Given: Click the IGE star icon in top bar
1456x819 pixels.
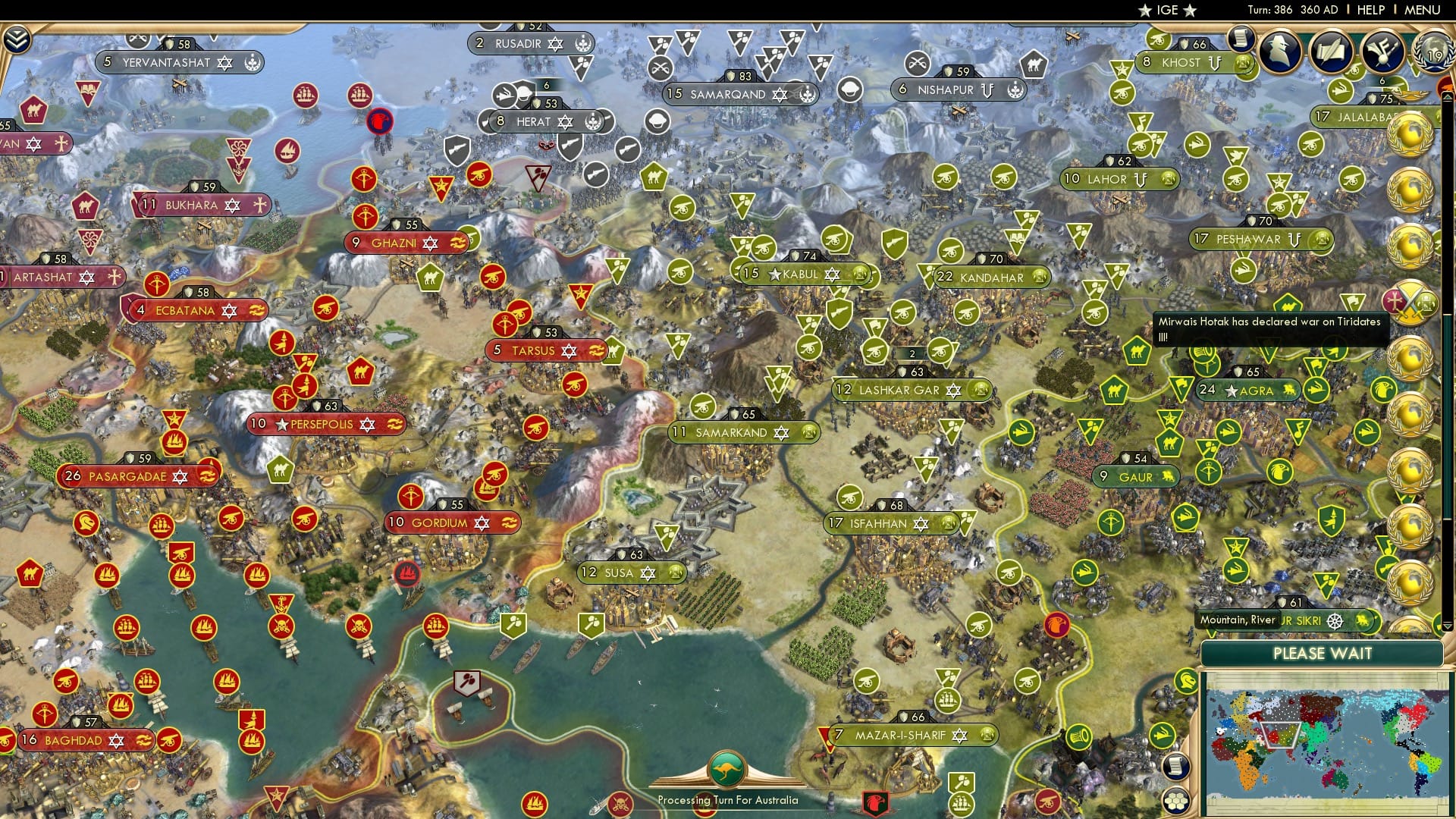Looking at the screenshot, I should coord(1145,11).
